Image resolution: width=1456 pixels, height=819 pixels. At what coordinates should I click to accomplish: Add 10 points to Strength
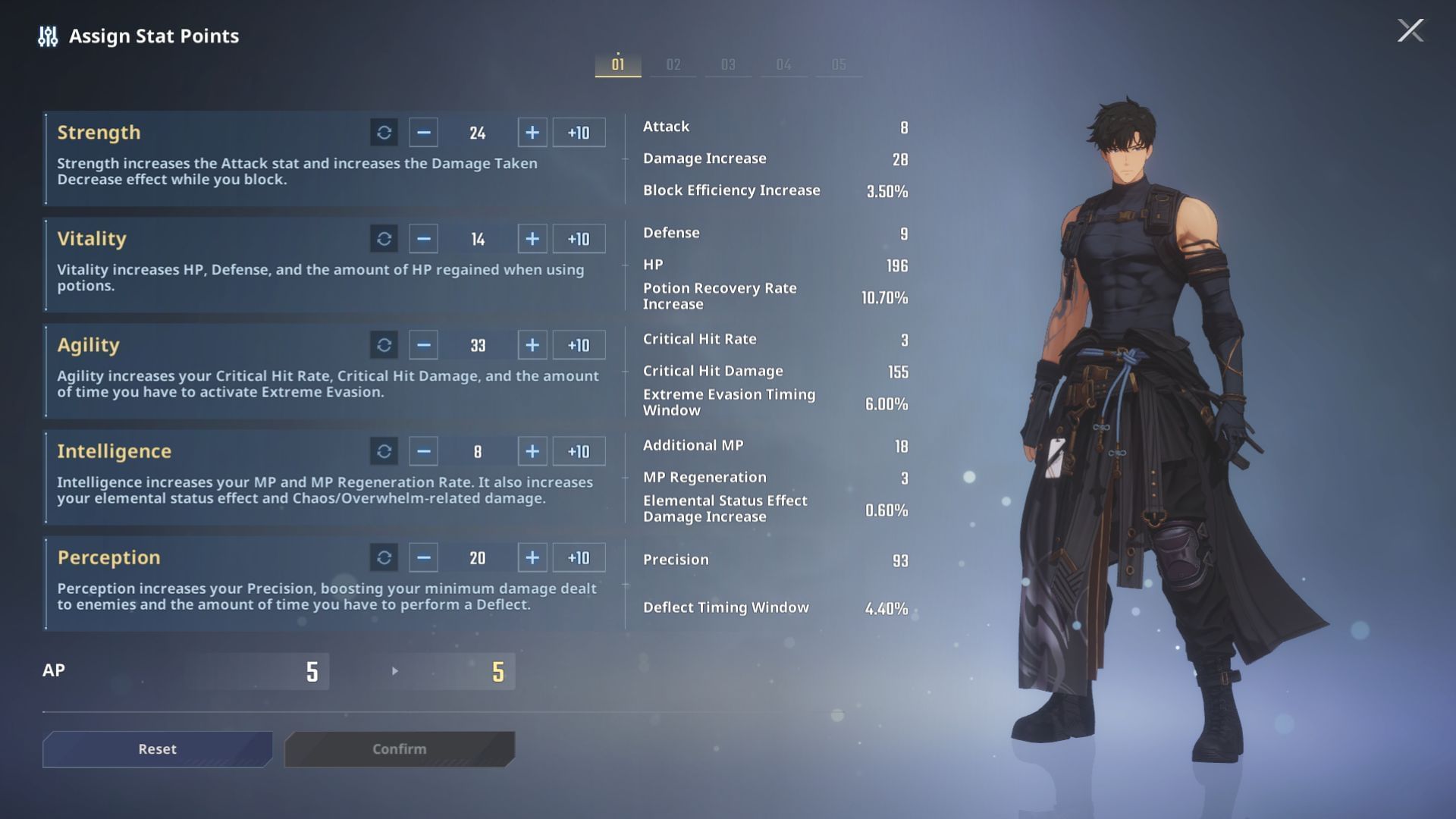579,132
